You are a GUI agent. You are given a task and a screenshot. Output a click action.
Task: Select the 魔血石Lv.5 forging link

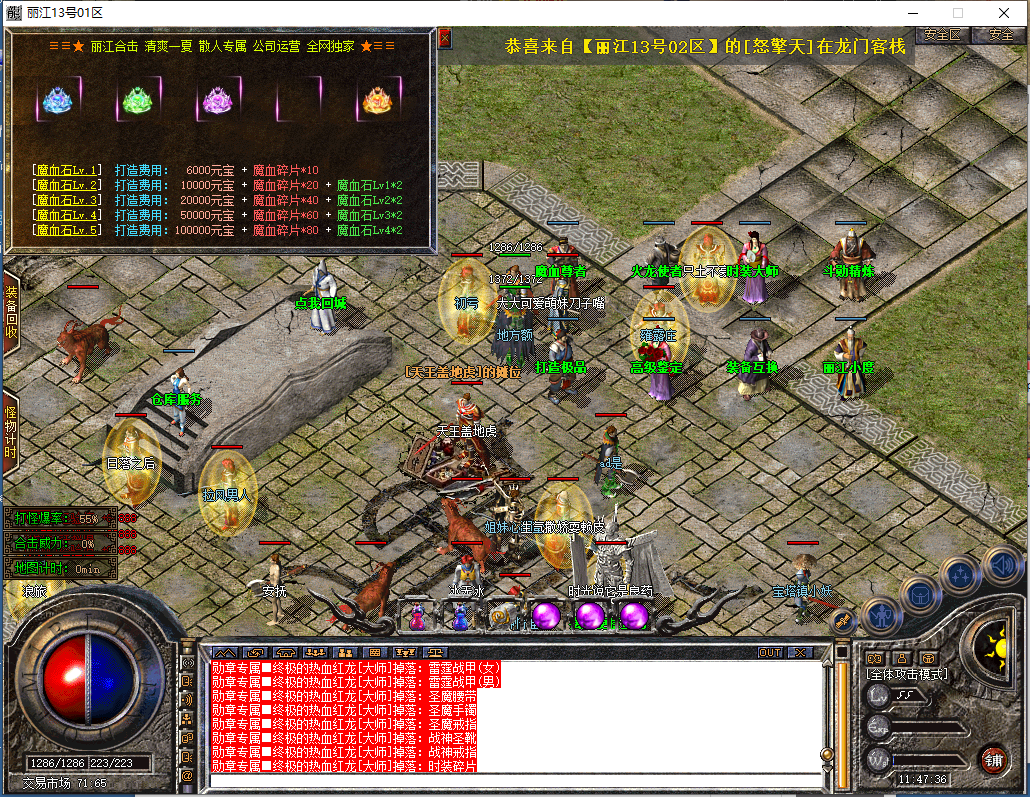click(x=67, y=231)
